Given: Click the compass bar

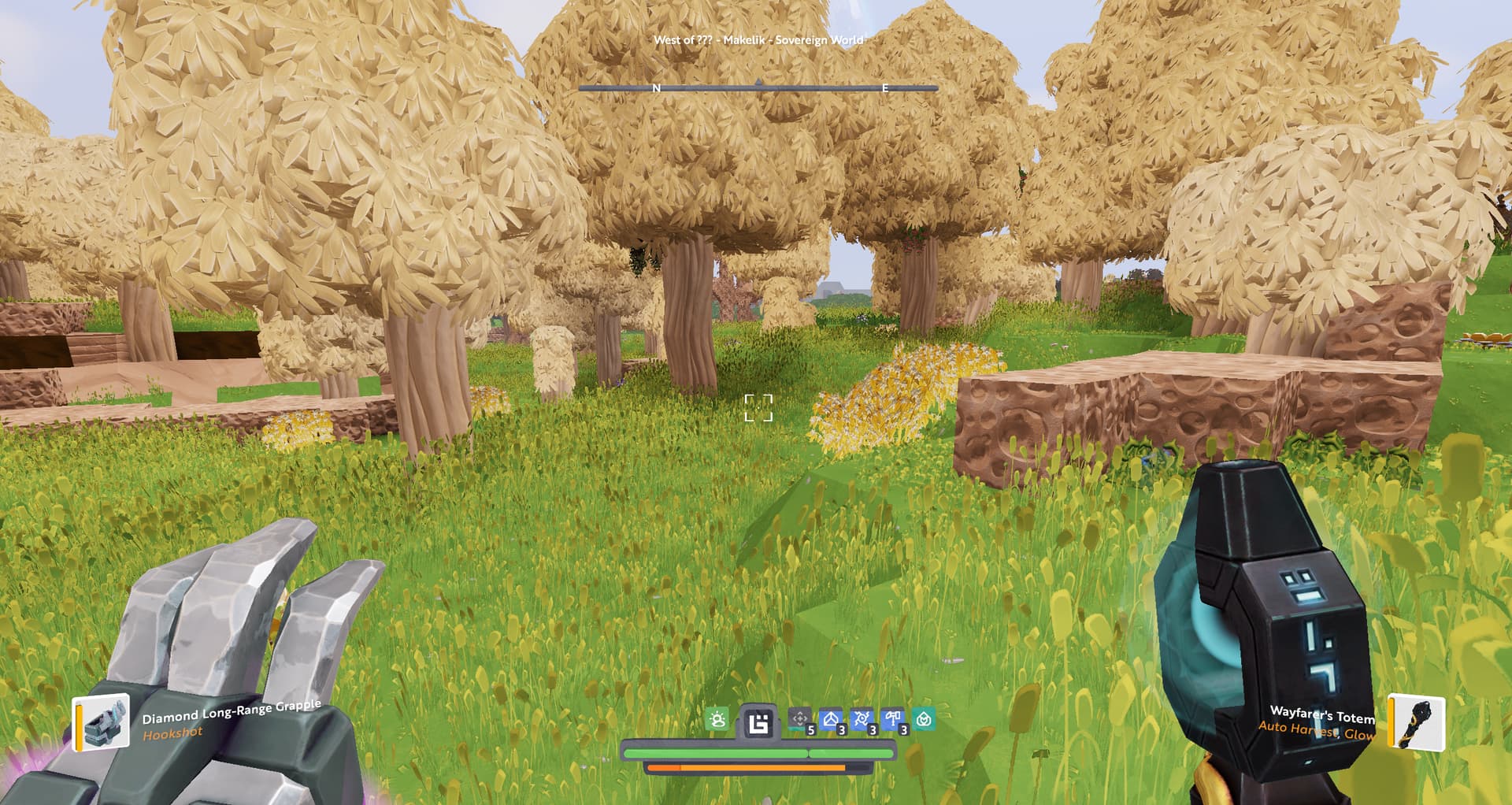Looking at the screenshot, I should click(758, 88).
